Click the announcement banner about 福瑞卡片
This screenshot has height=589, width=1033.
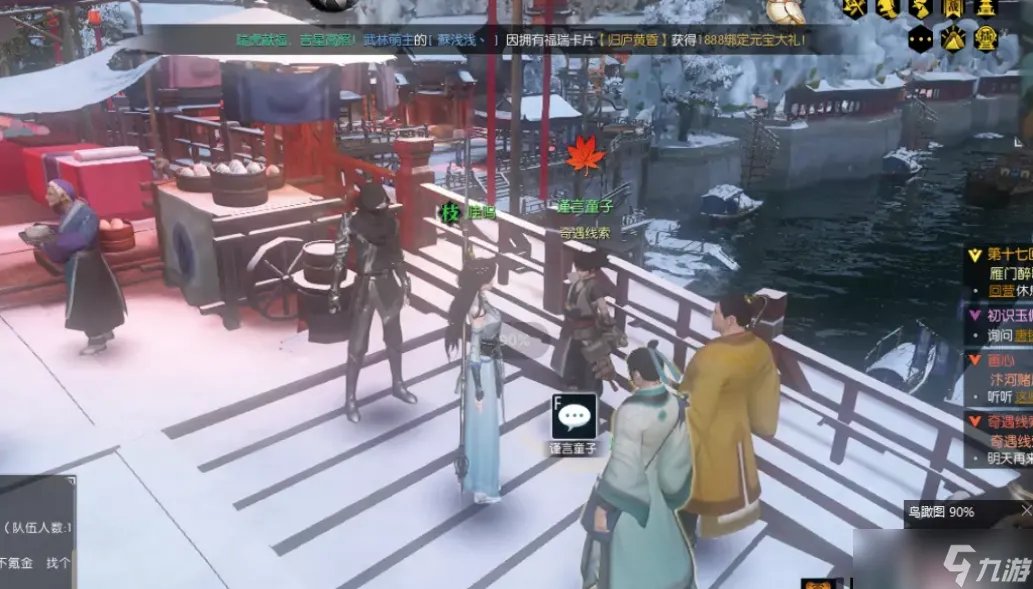(520, 41)
